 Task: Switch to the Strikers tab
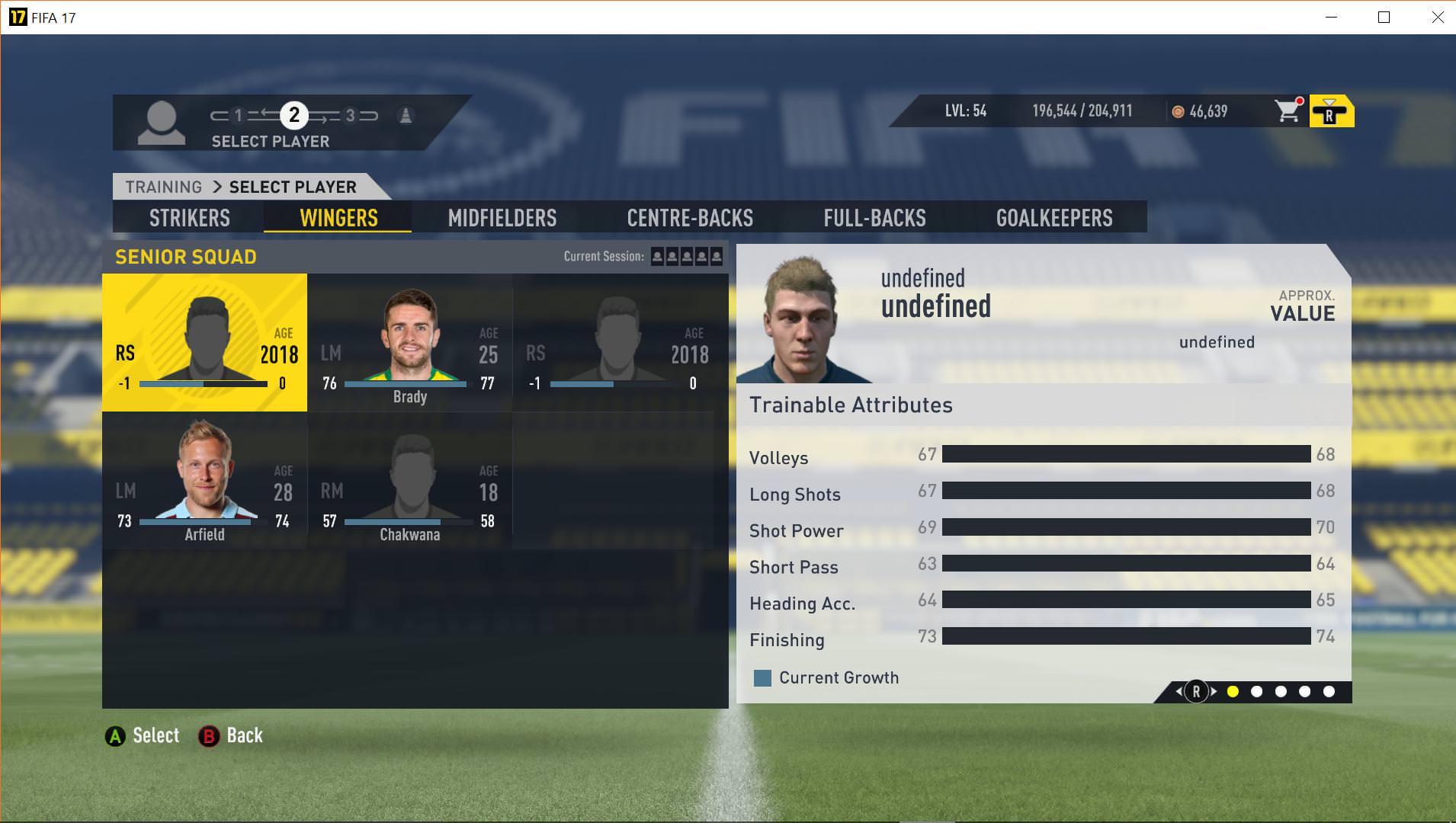(x=189, y=218)
